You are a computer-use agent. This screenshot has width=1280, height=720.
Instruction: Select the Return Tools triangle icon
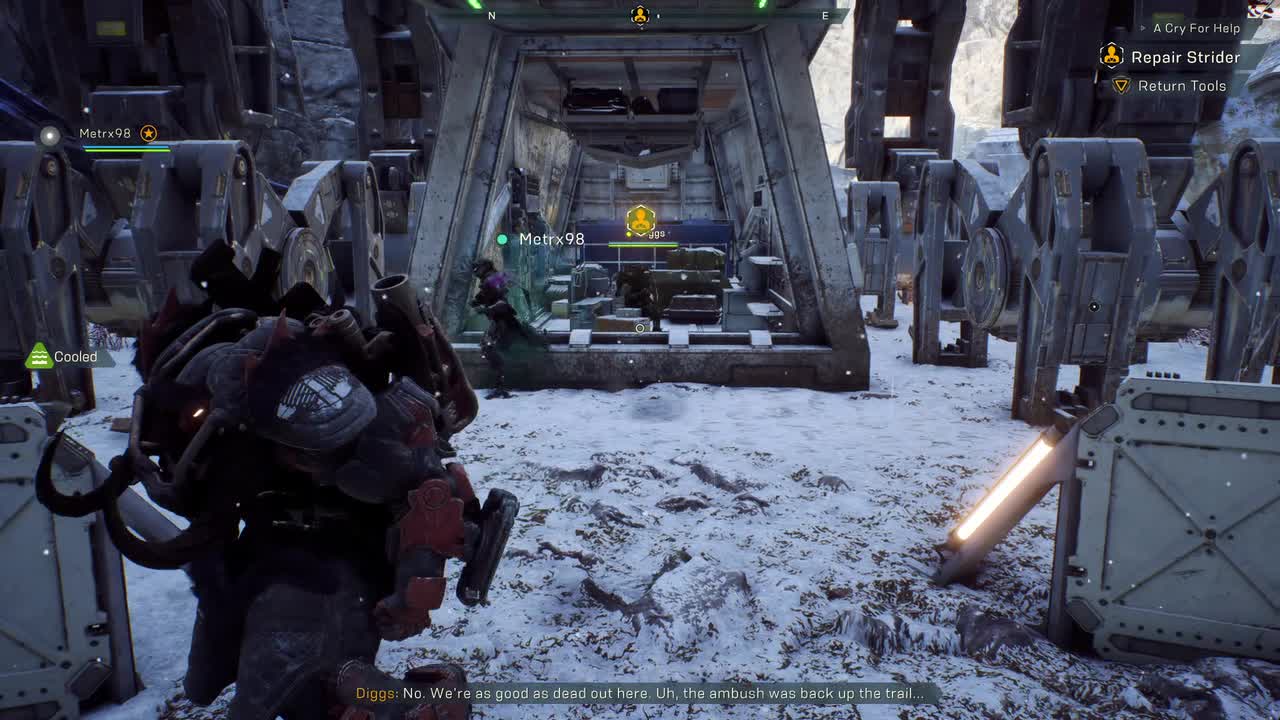1121,86
